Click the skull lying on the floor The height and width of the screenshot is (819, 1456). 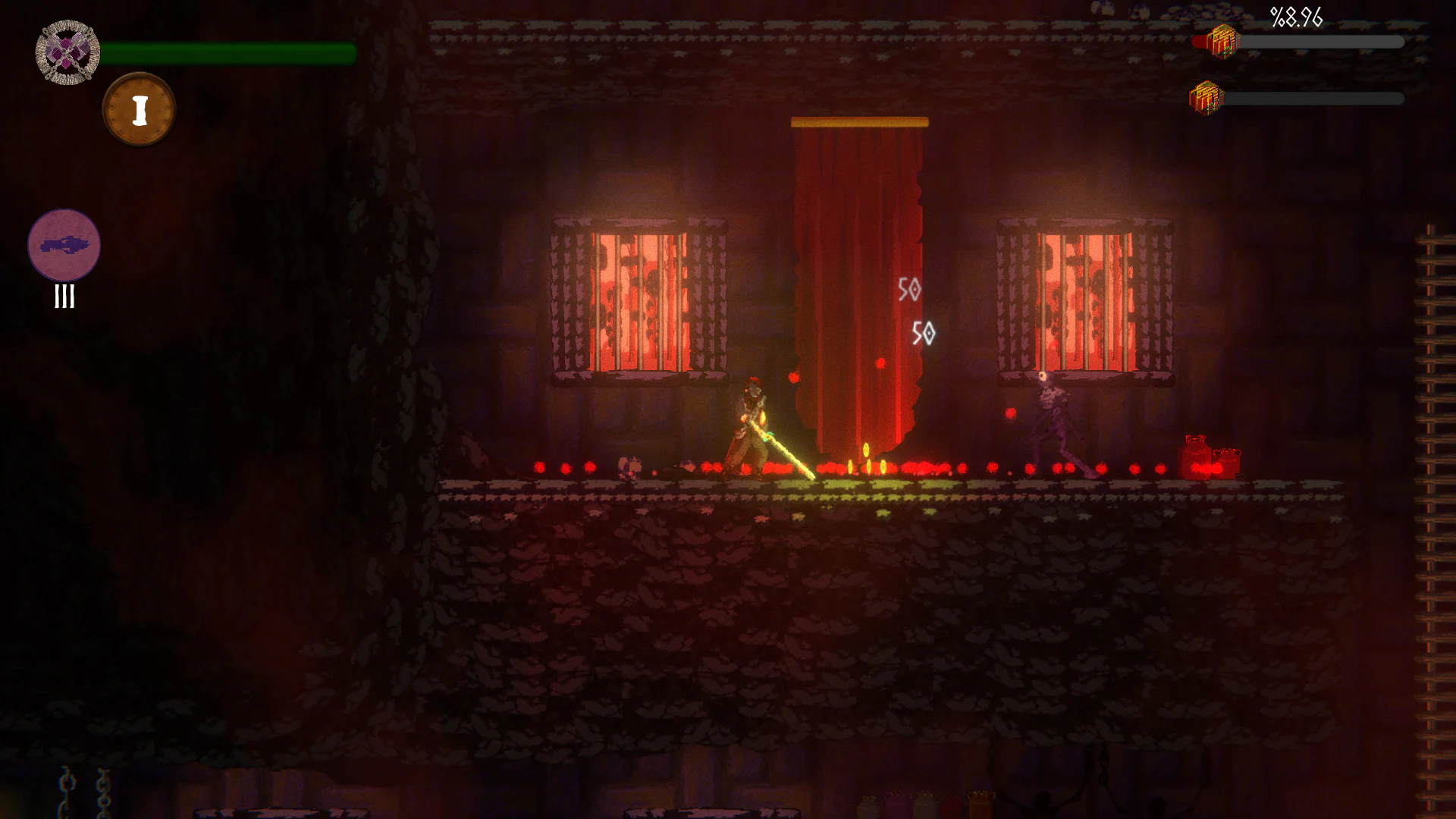pos(628,464)
